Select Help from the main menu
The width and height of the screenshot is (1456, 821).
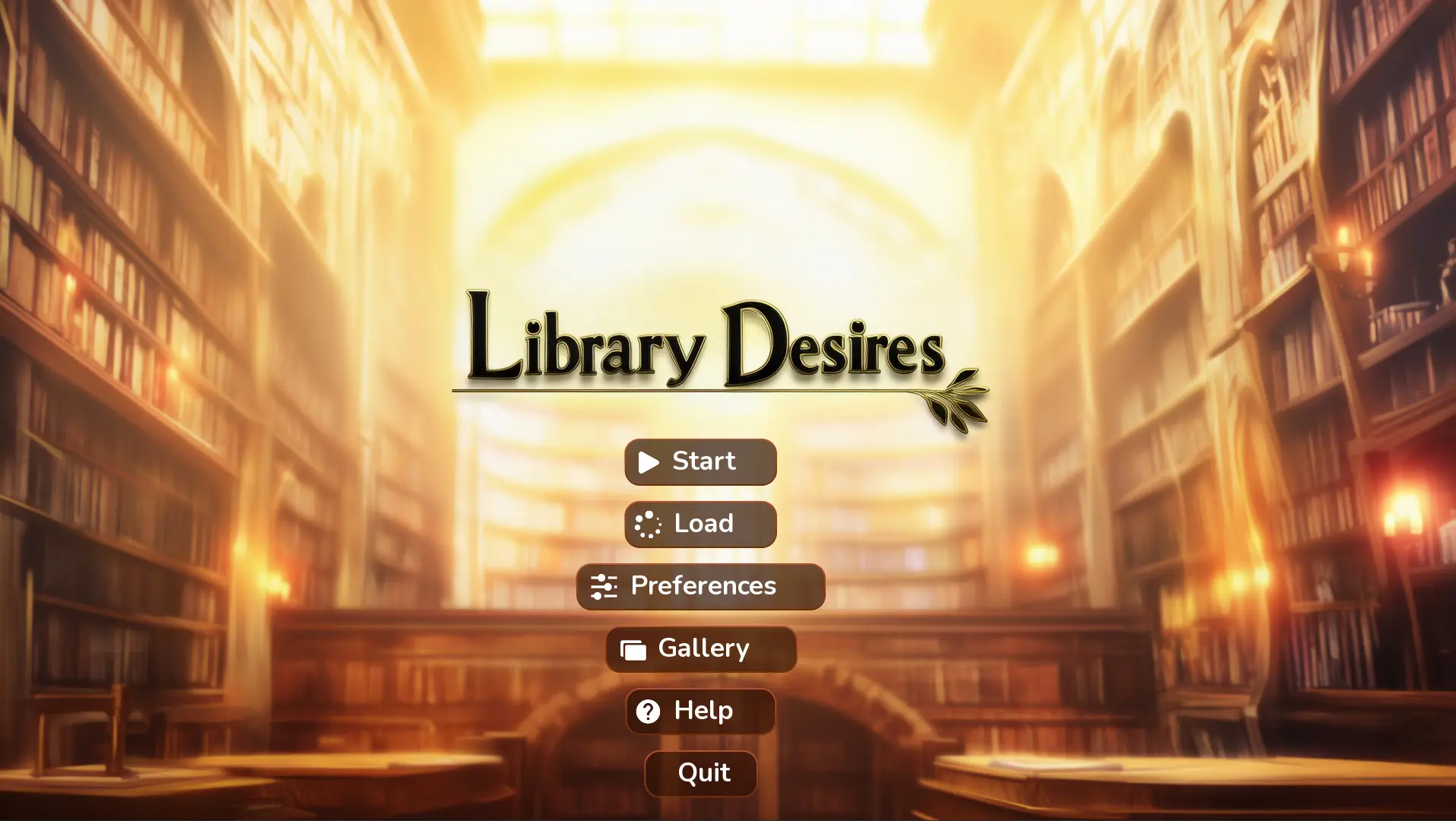699,712
